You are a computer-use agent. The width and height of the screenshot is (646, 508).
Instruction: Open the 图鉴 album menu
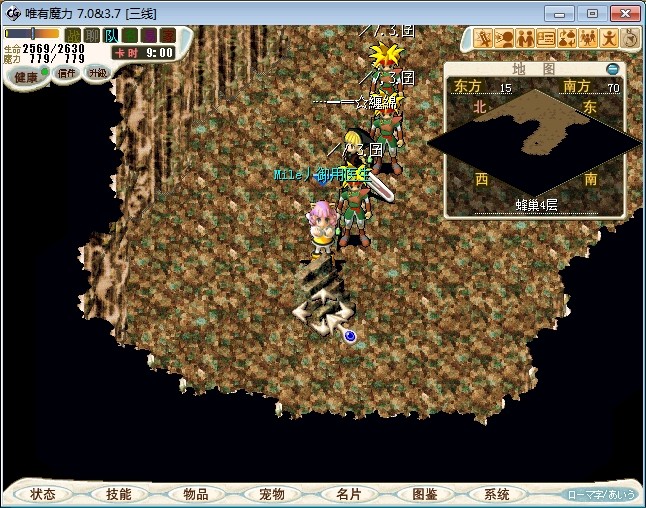pyautogui.click(x=423, y=494)
